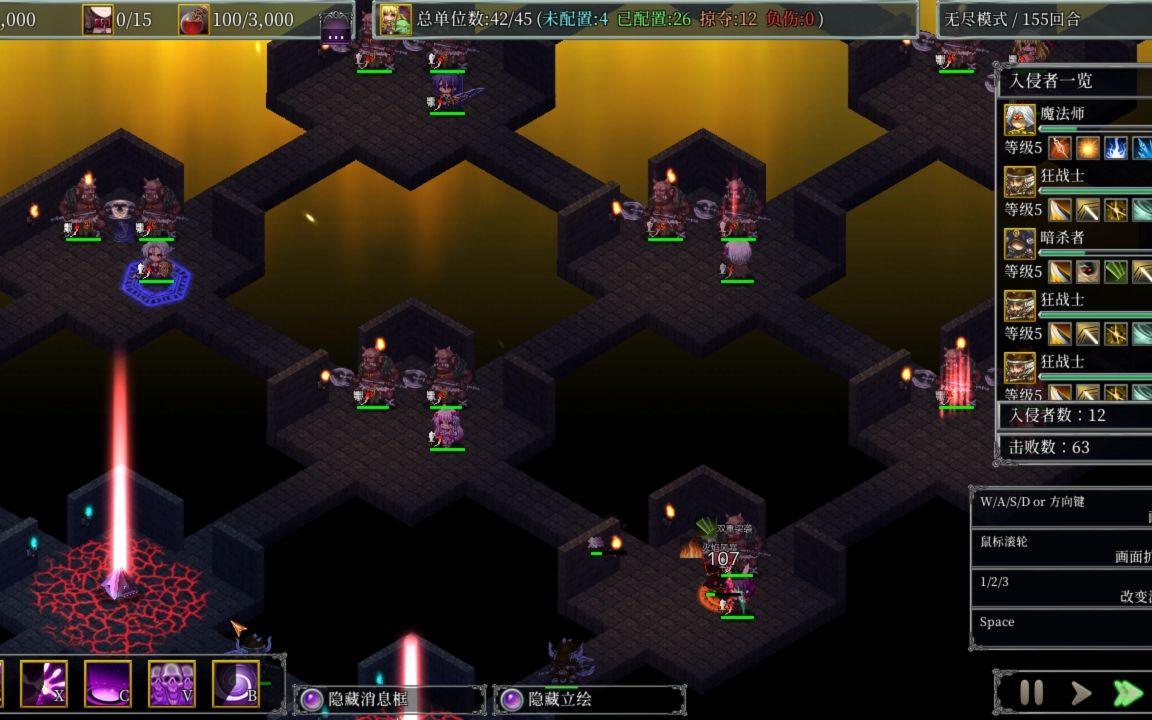Activate the purple claw slash skill

click(44, 683)
